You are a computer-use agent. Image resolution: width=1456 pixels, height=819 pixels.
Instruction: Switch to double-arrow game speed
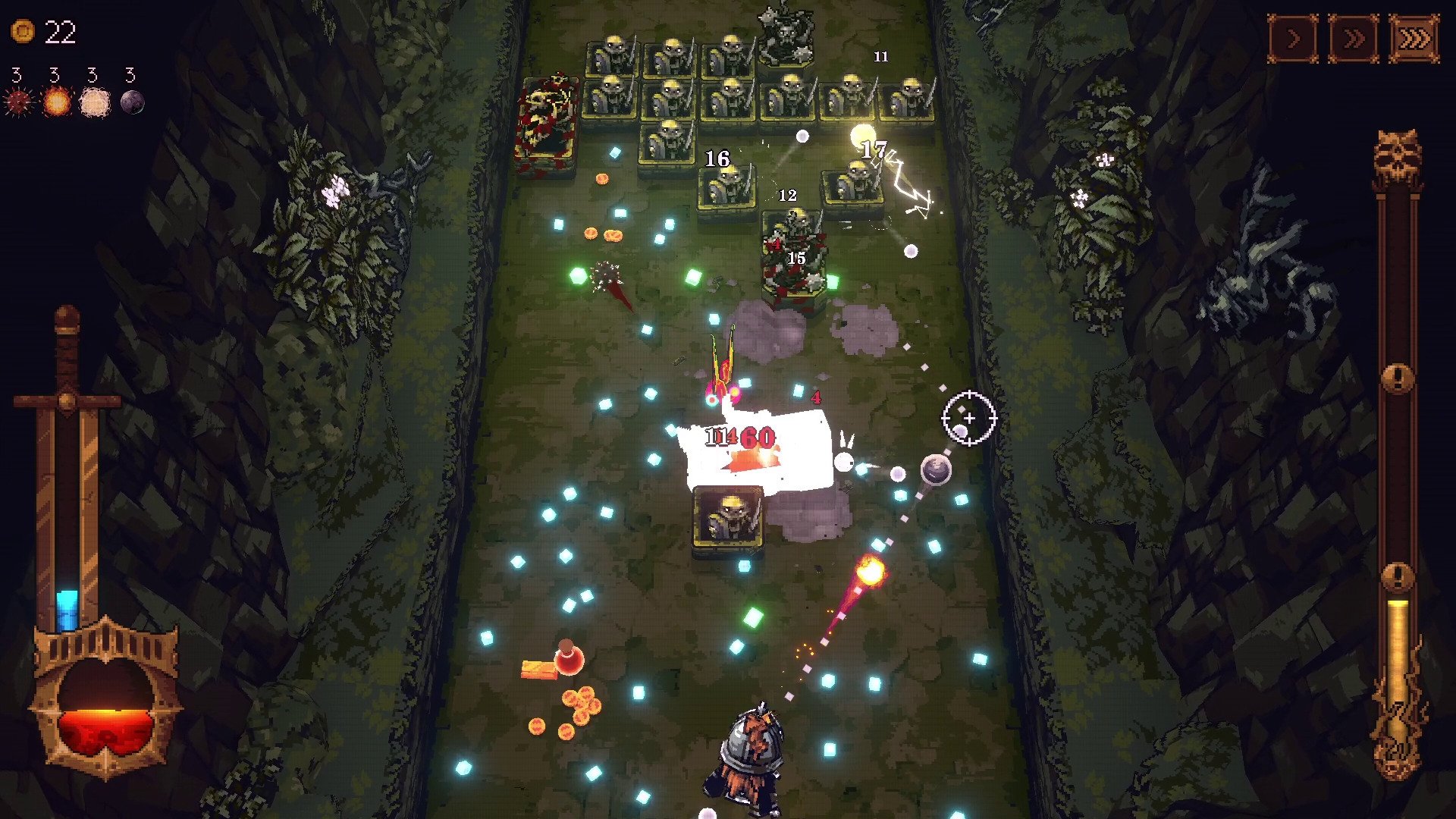1354,38
